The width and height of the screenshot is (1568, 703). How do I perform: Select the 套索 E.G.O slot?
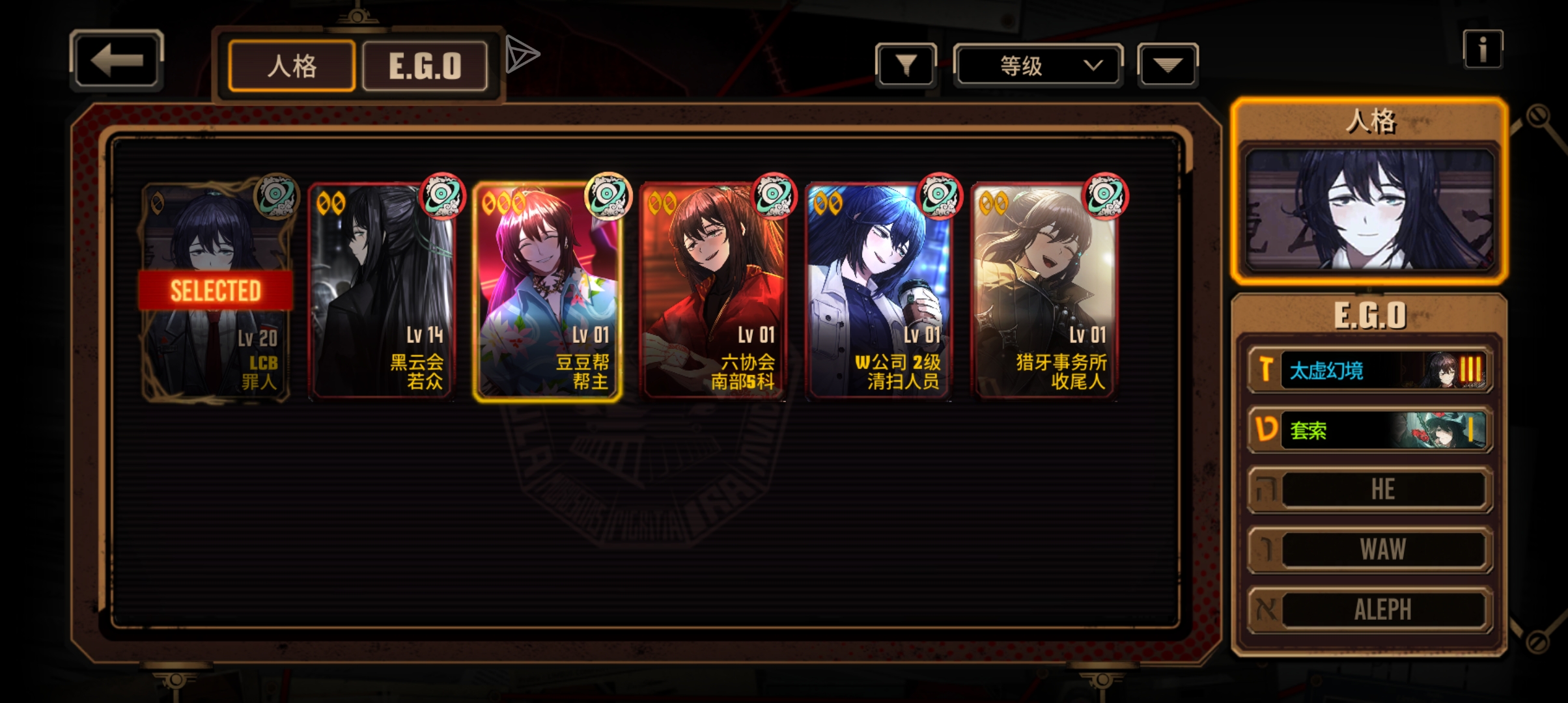click(x=1370, y=430)
